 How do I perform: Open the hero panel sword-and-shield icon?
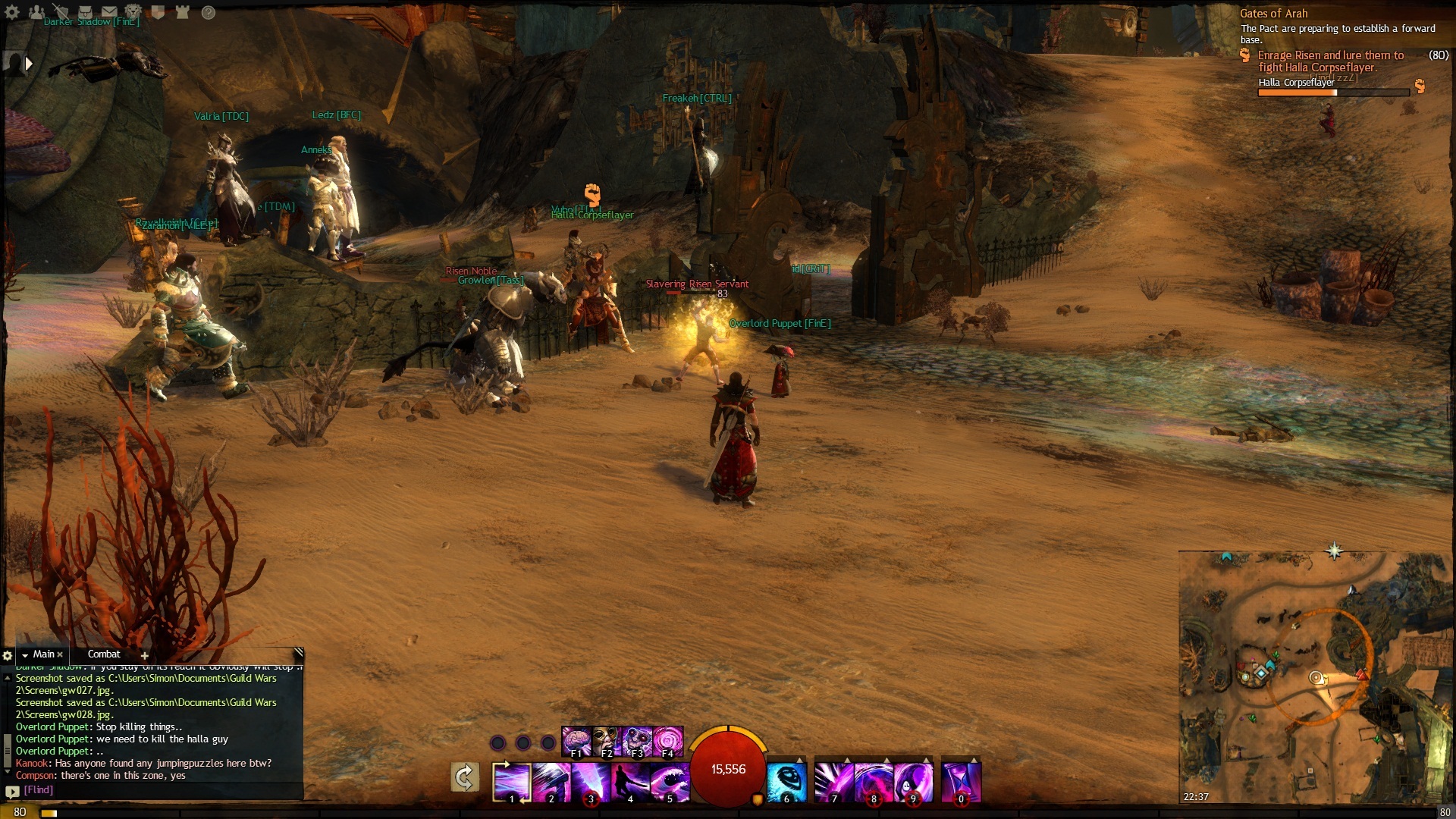pos(61,12)
